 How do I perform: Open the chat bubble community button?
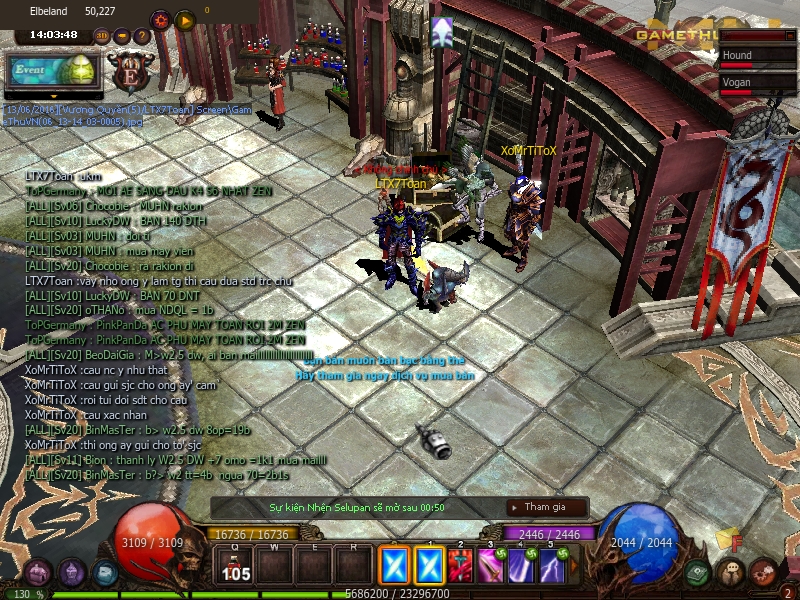[x=733, y=573]
